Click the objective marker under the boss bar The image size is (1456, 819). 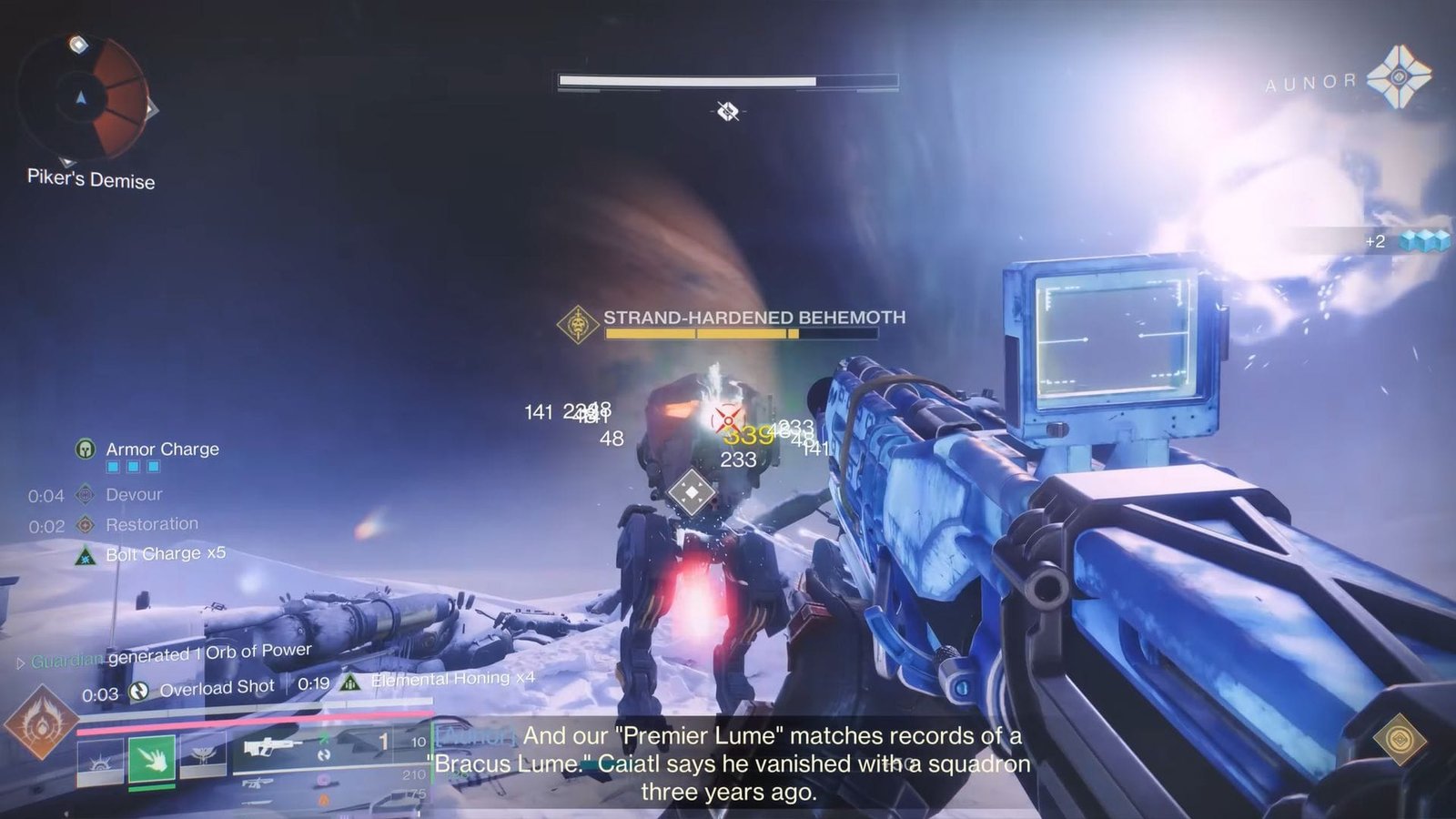(x=727, y=111)
